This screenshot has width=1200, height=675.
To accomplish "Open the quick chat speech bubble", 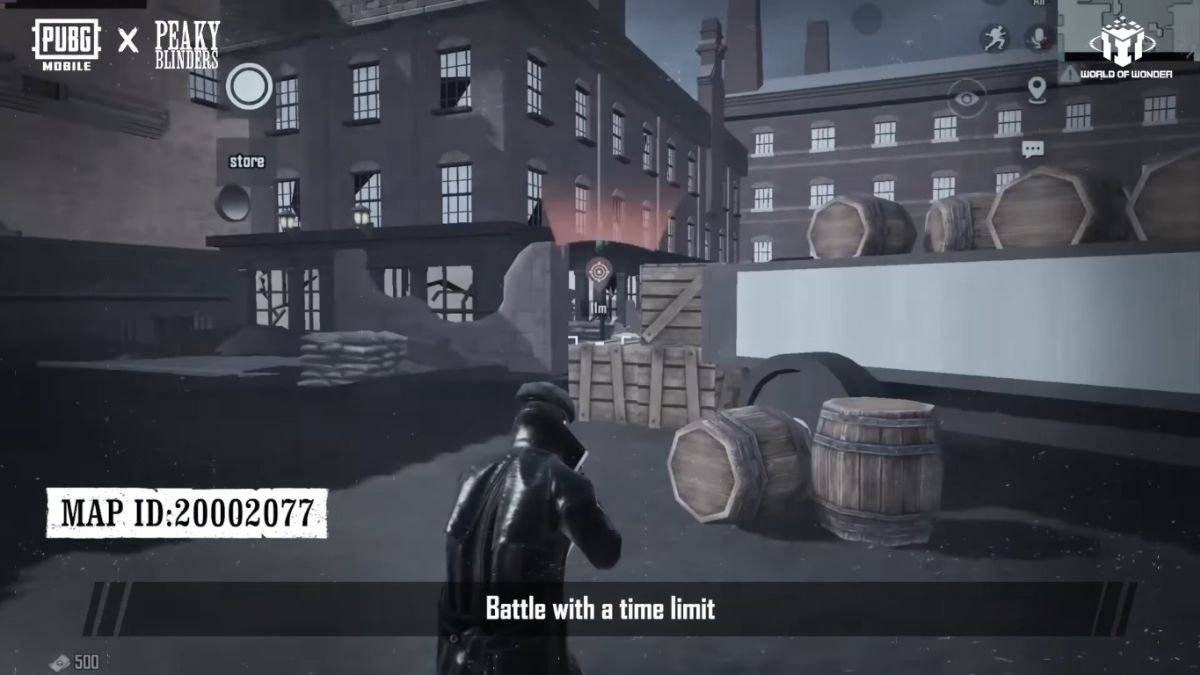I will coord(1033,149).
